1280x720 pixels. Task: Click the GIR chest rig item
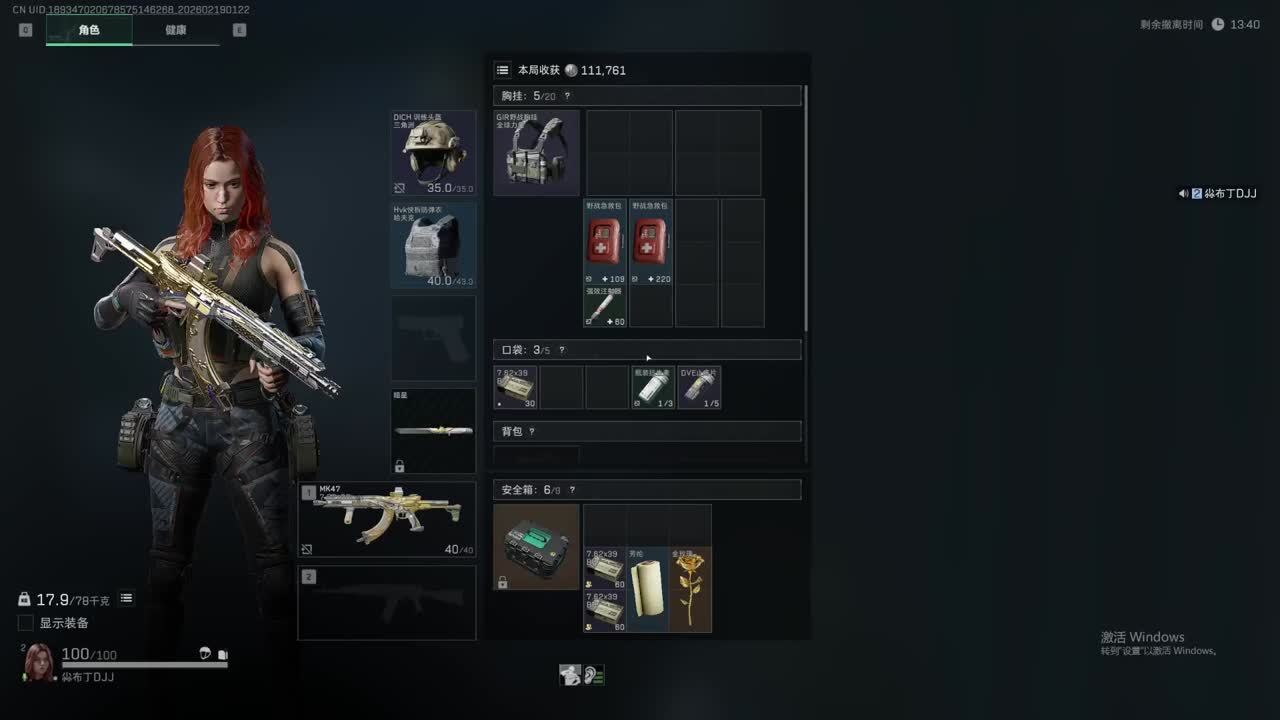[536, 152]
